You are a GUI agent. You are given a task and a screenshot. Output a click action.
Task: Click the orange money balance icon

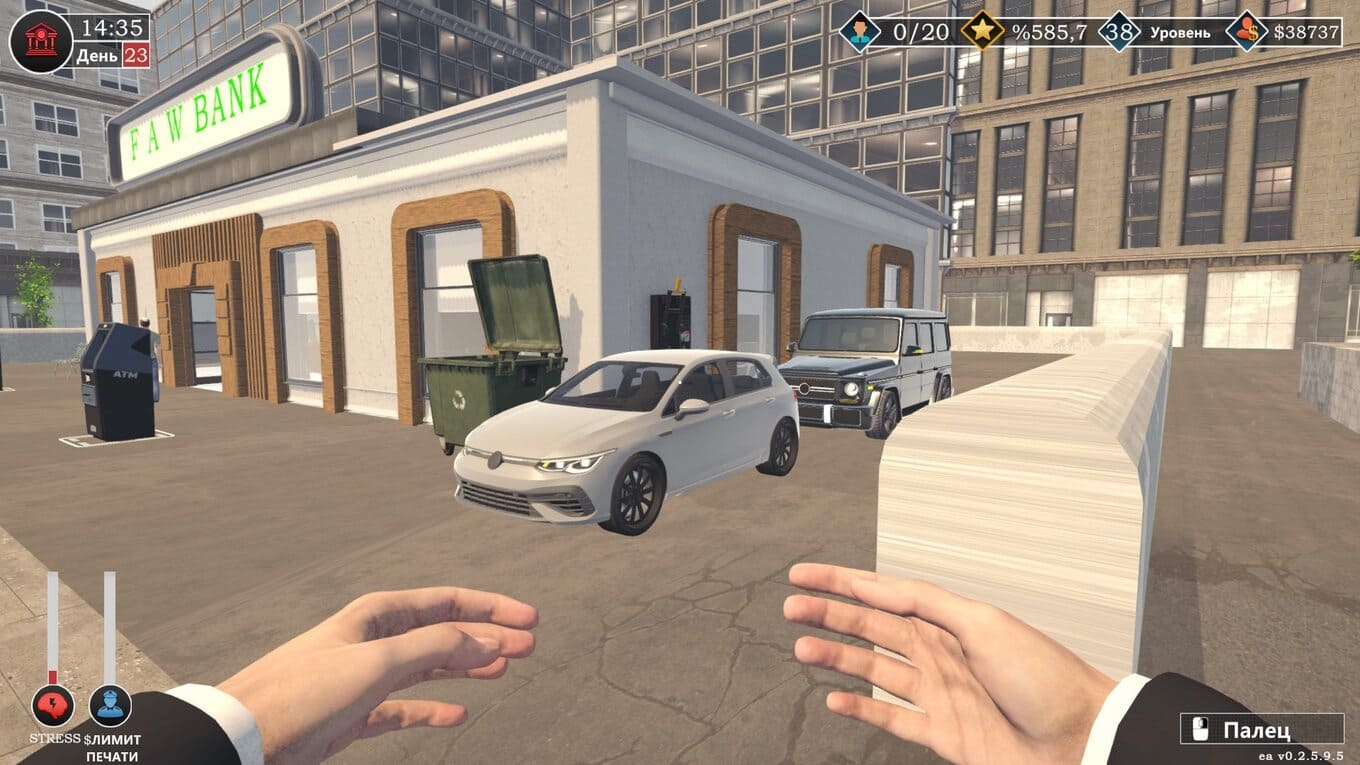[1247, 31]
